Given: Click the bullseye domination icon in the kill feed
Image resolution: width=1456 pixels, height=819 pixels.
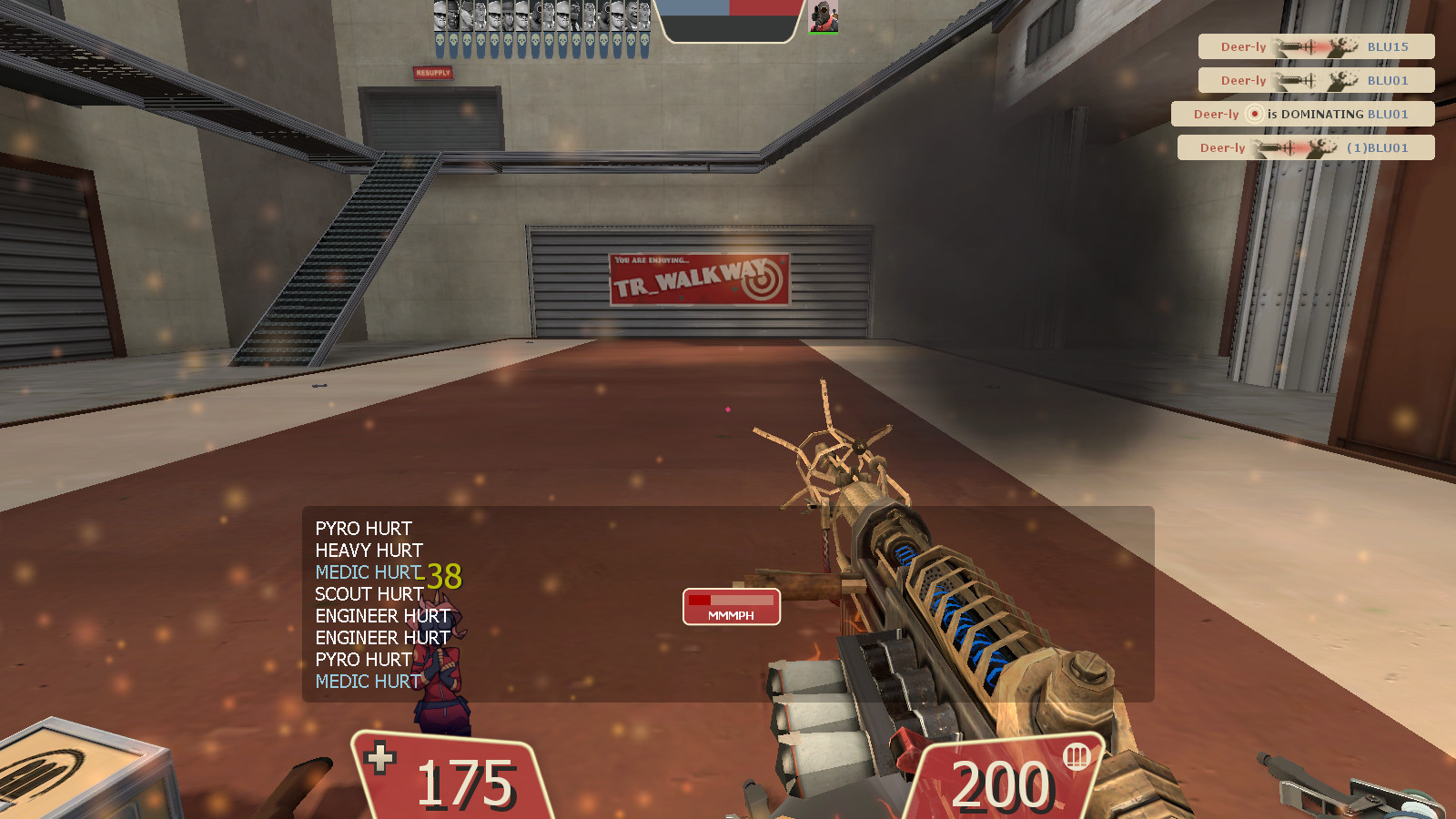Looking at the screenshot, I should (x=1255, y=114).
